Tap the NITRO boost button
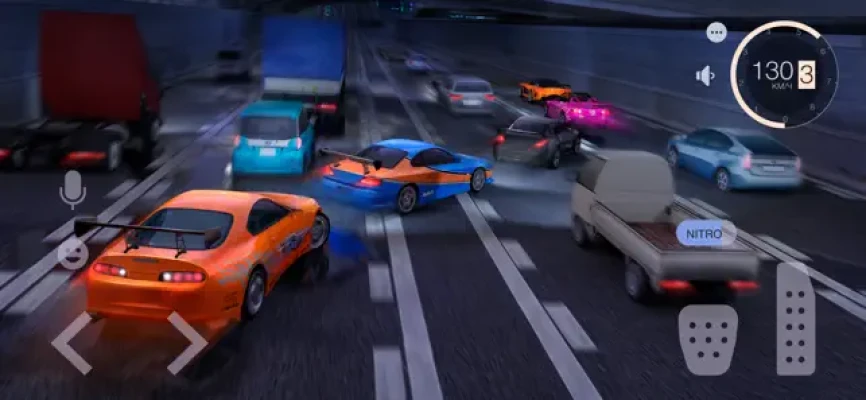 [x=706, y=234]
